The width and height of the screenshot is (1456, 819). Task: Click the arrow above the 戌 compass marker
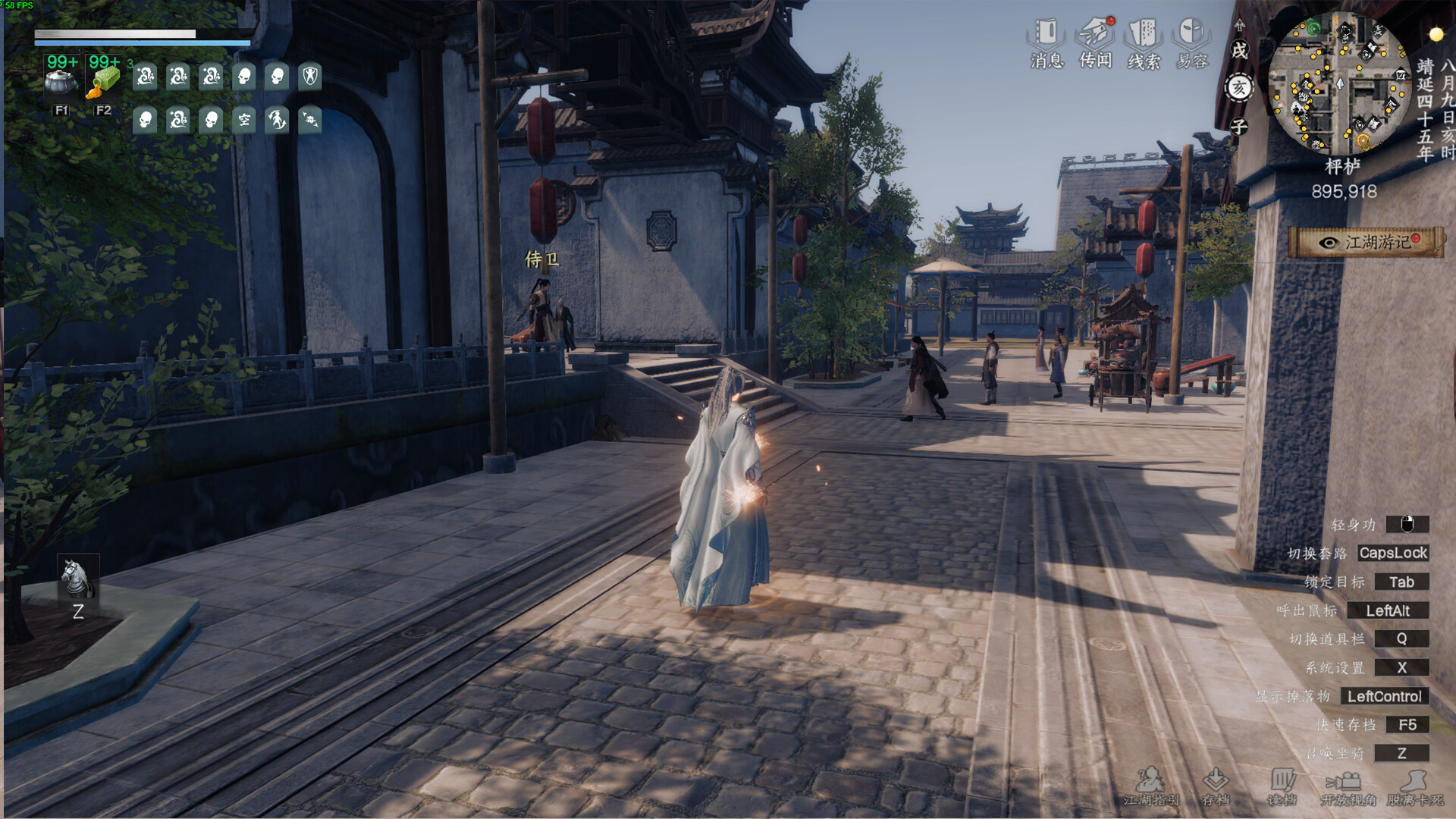[1239, 27]
